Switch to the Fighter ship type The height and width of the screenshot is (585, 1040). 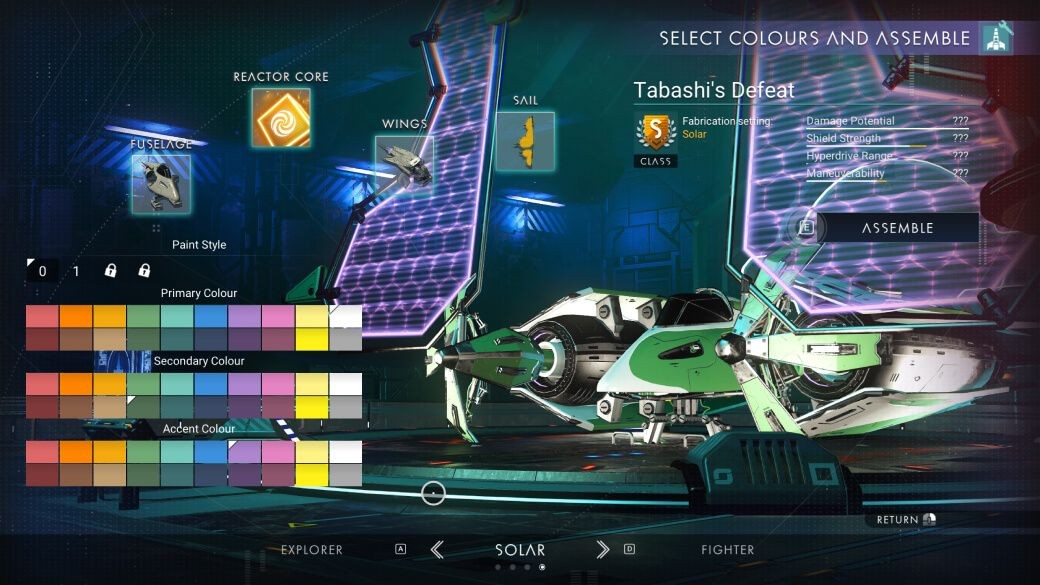(x=728, y=550)
